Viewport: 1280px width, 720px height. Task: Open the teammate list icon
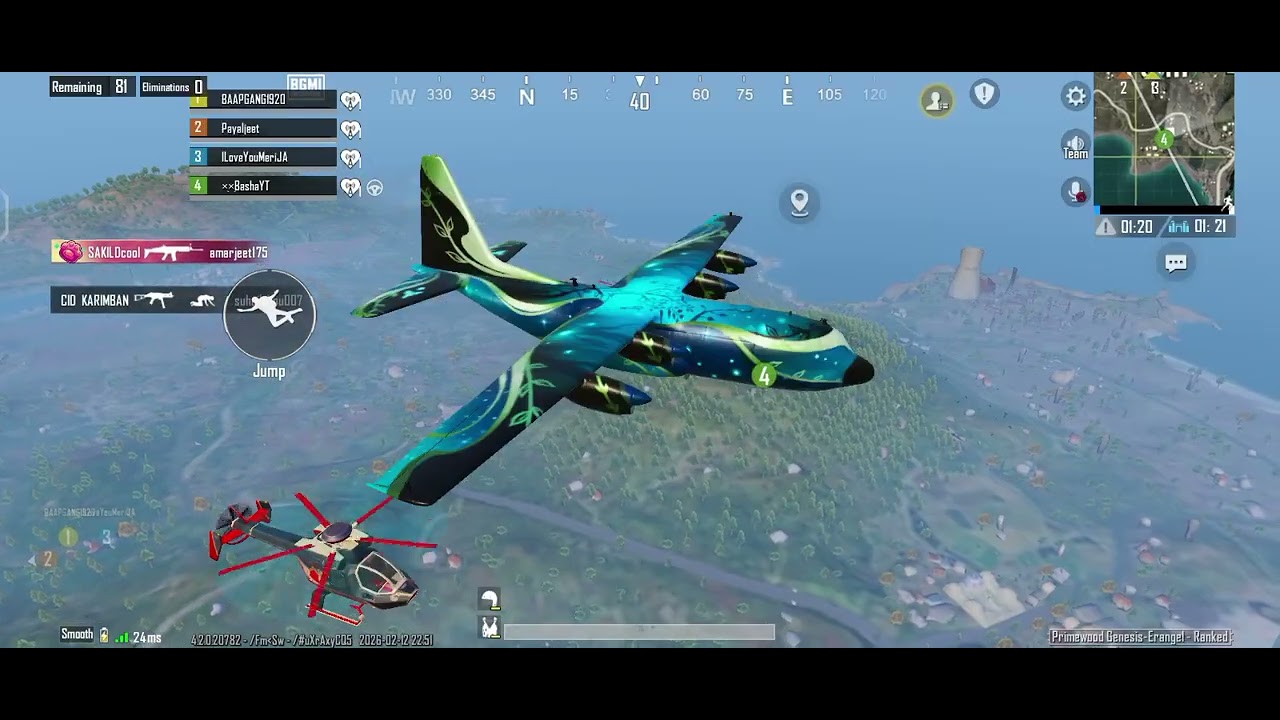click(x=937, y=100)
